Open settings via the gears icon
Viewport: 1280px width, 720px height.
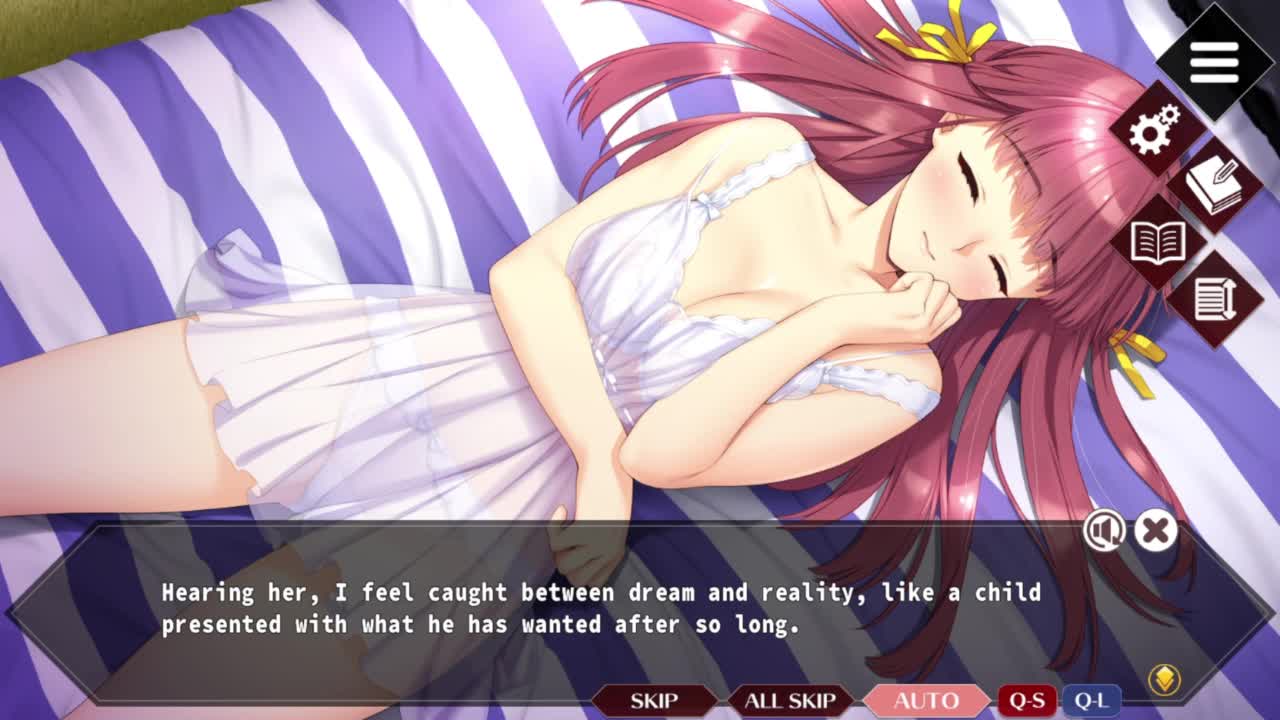click(x=1155, y=130)
